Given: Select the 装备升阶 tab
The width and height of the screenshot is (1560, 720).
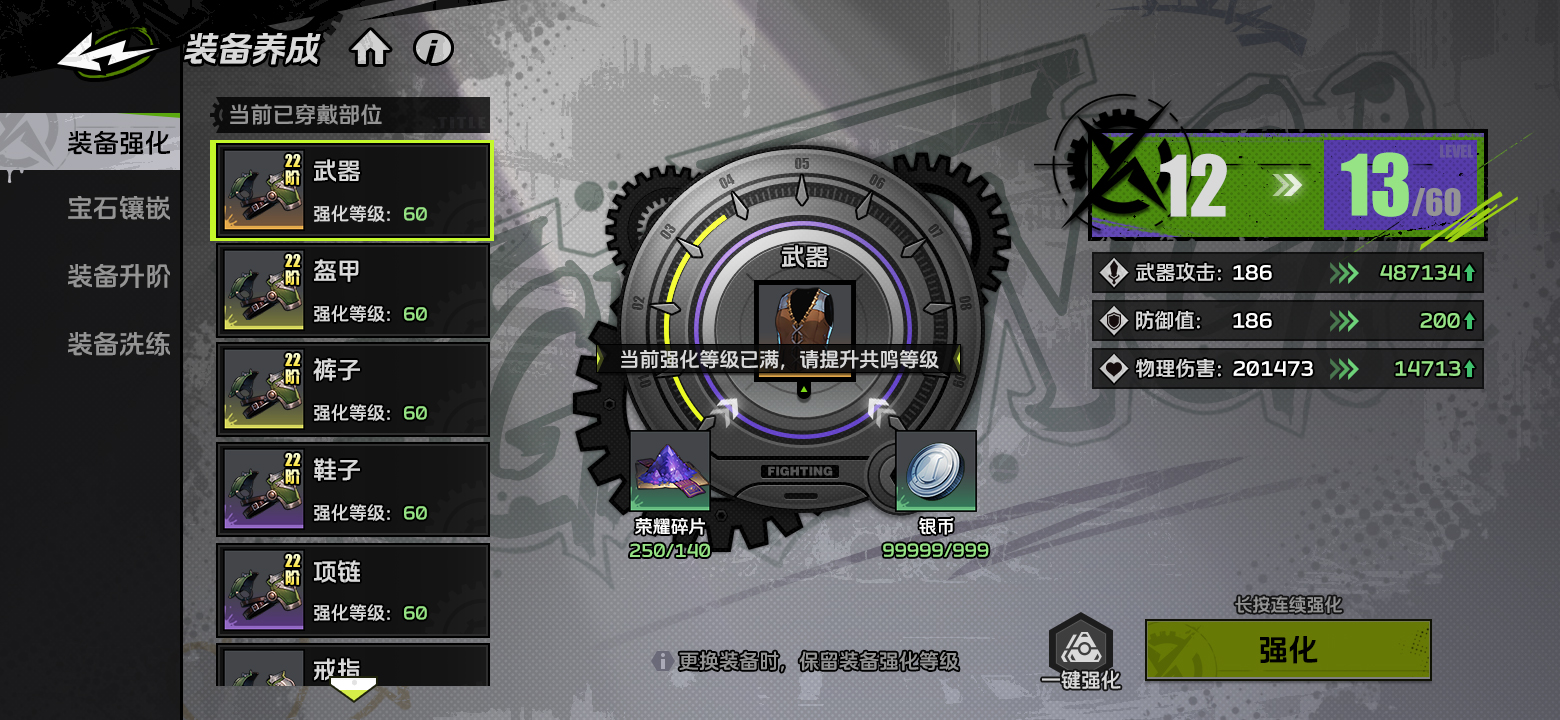Looking at the screenshot, I should point(118,276).
